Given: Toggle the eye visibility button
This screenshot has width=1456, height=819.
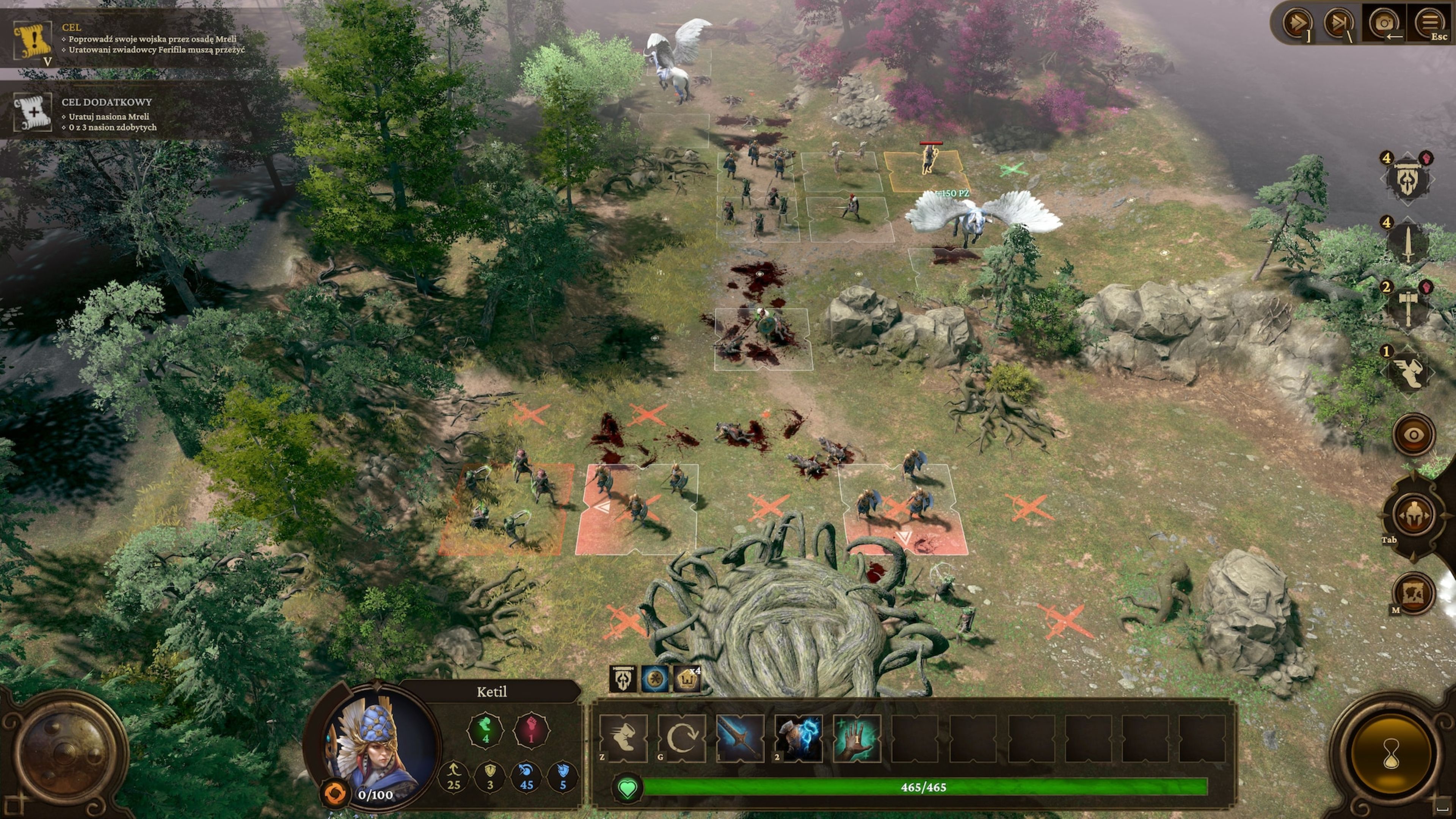Looking at the screenshot, I should click(1414, 435).
